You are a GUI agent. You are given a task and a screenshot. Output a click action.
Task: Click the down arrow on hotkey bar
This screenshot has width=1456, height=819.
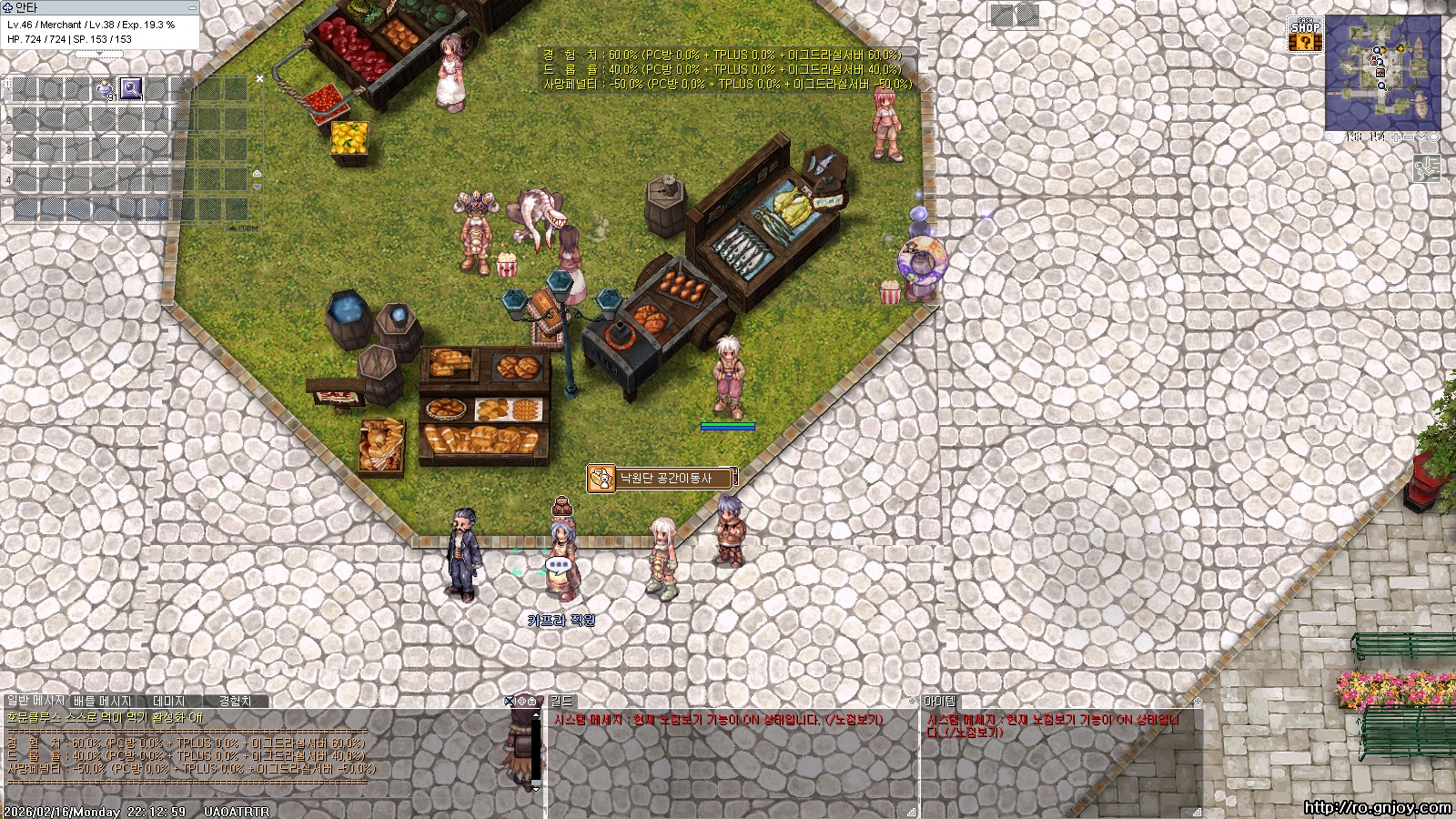(257, 187)
